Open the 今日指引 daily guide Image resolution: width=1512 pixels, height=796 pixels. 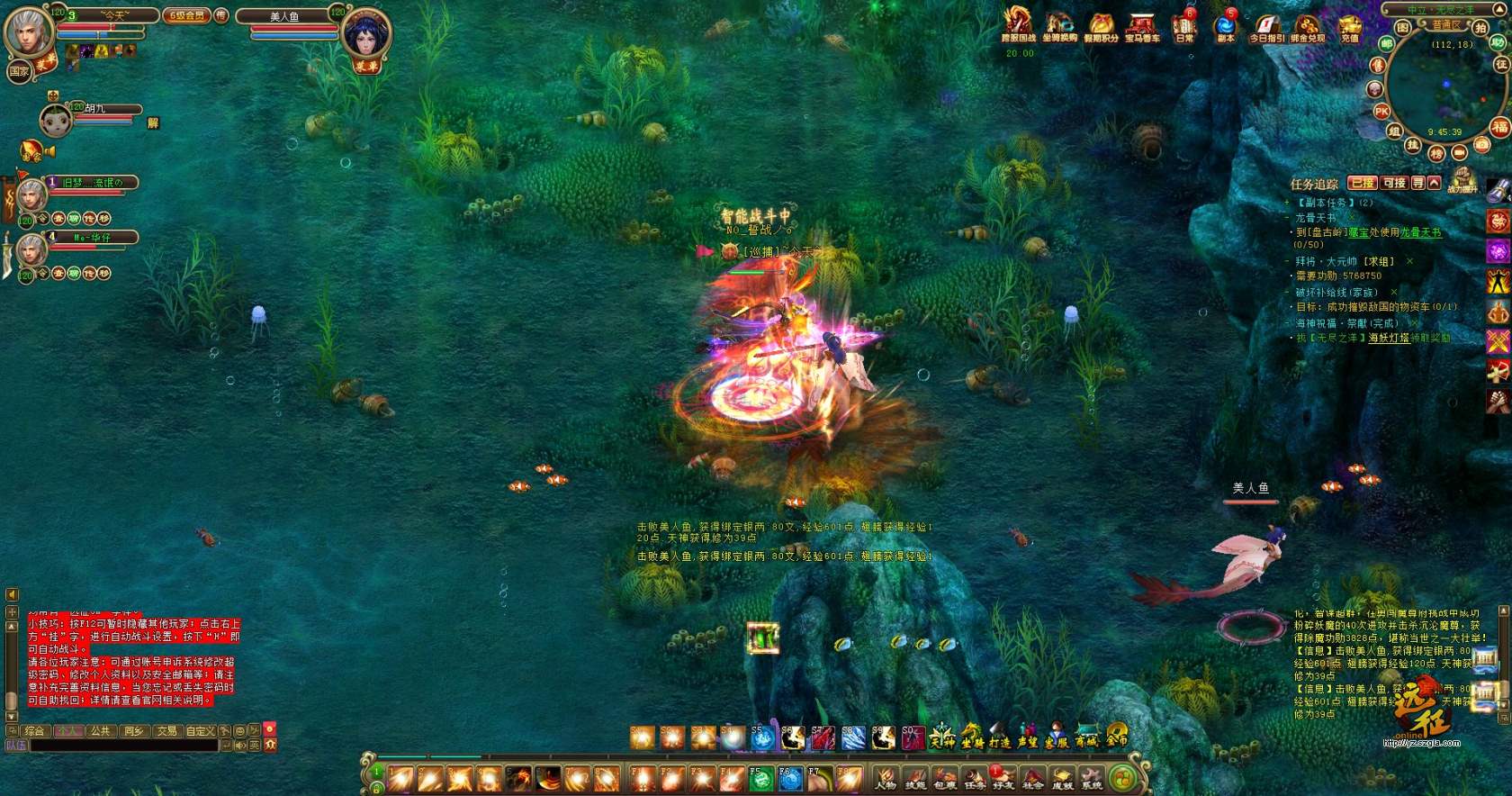pyautogui.click(x=1266, y=26)
